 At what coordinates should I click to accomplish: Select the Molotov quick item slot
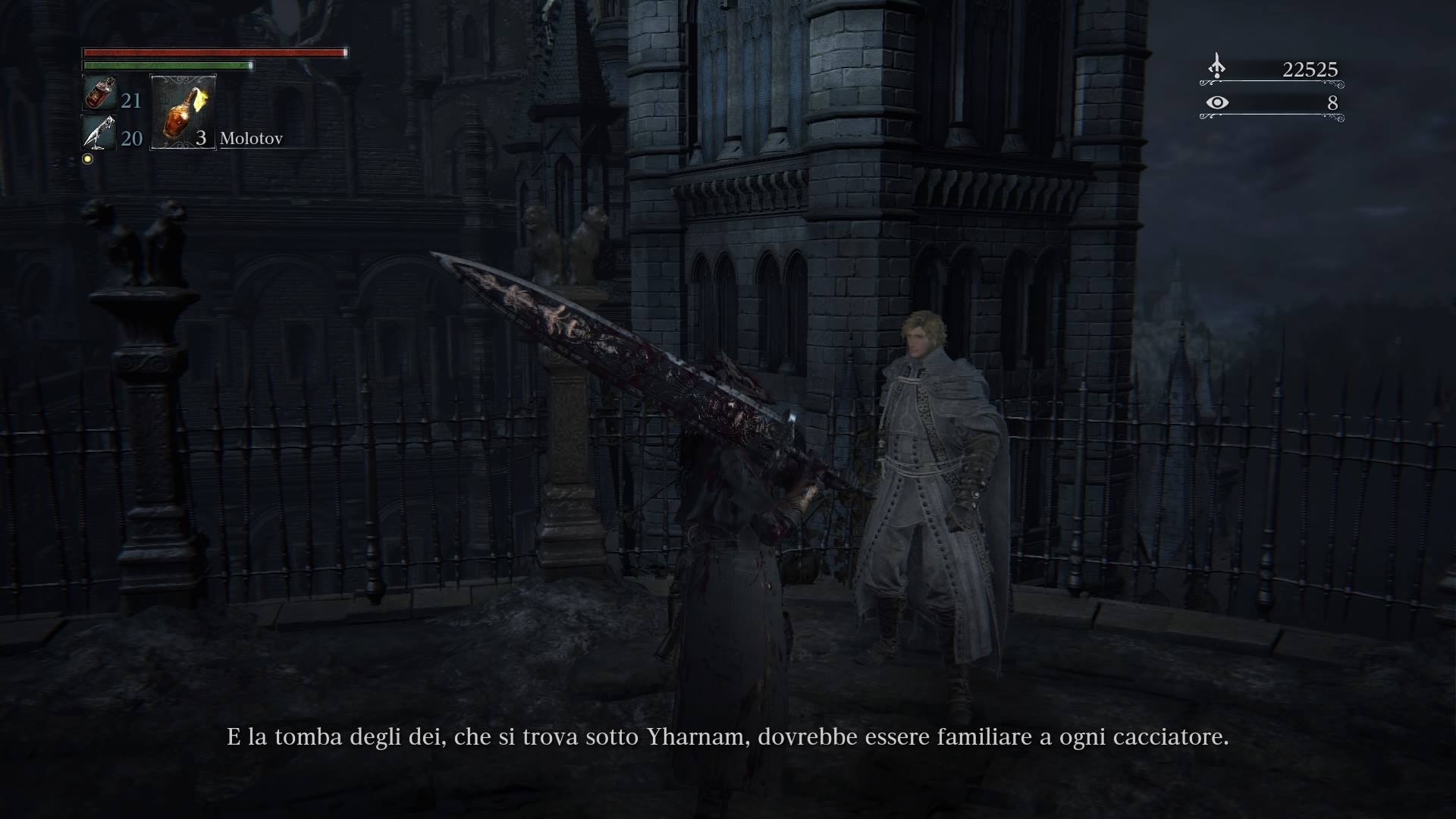point(184,111)
